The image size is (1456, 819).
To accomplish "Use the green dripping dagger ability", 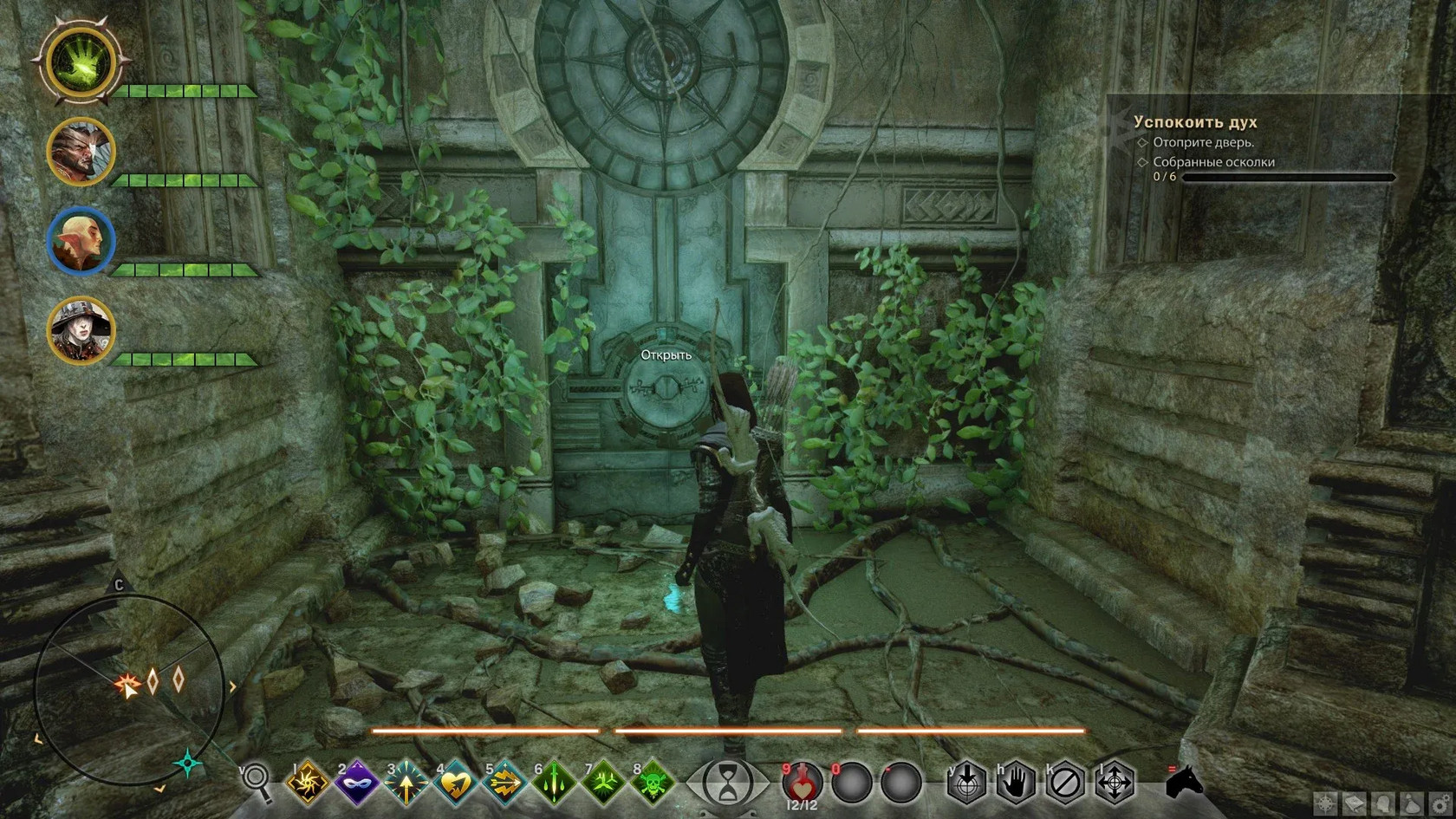I will 554,783.
